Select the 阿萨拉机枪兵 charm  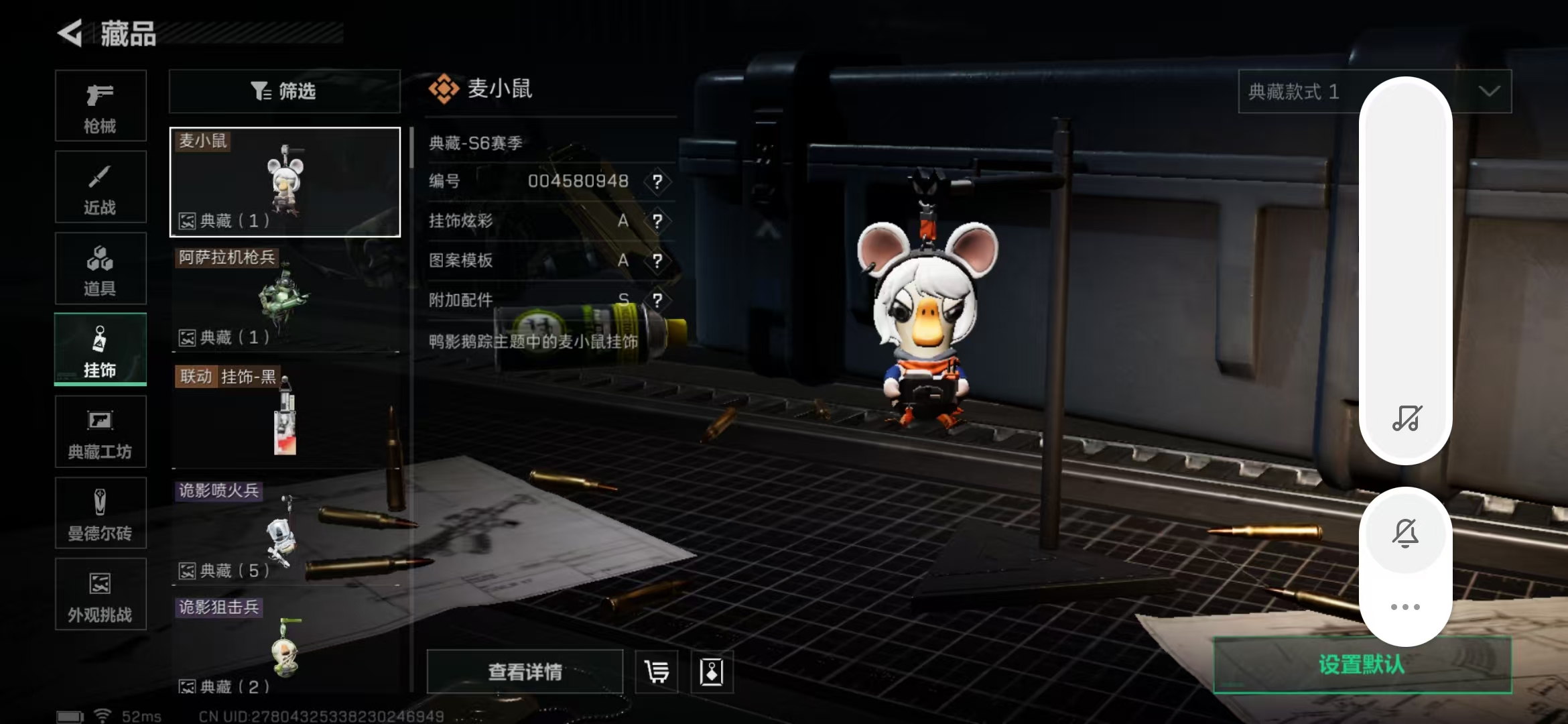click(x=285, y=298)
